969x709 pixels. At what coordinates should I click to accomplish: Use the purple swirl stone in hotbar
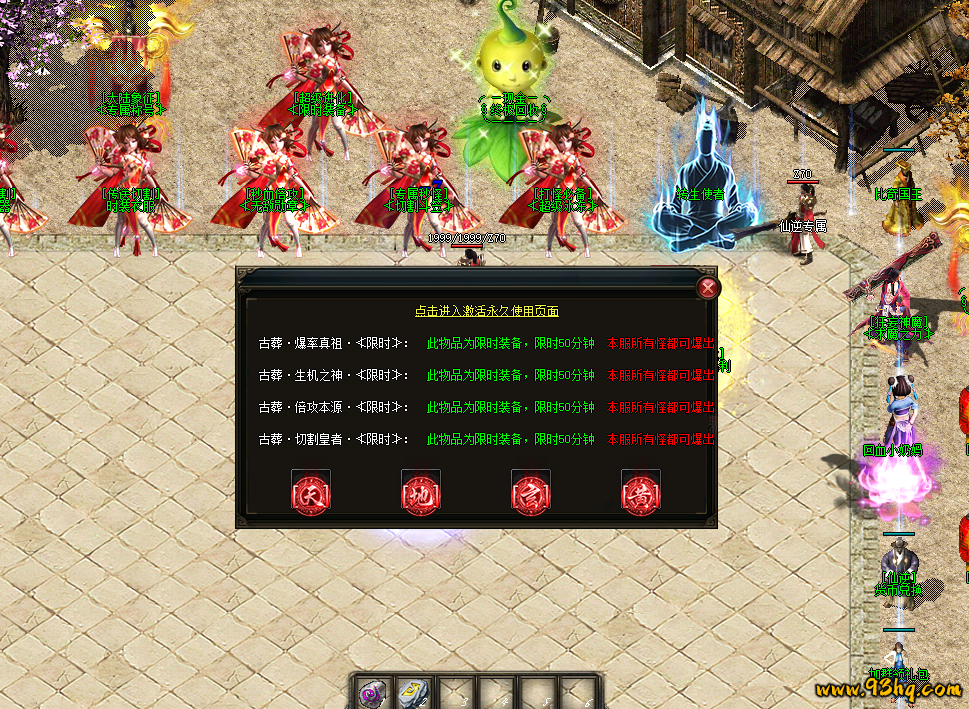point(373,692)
